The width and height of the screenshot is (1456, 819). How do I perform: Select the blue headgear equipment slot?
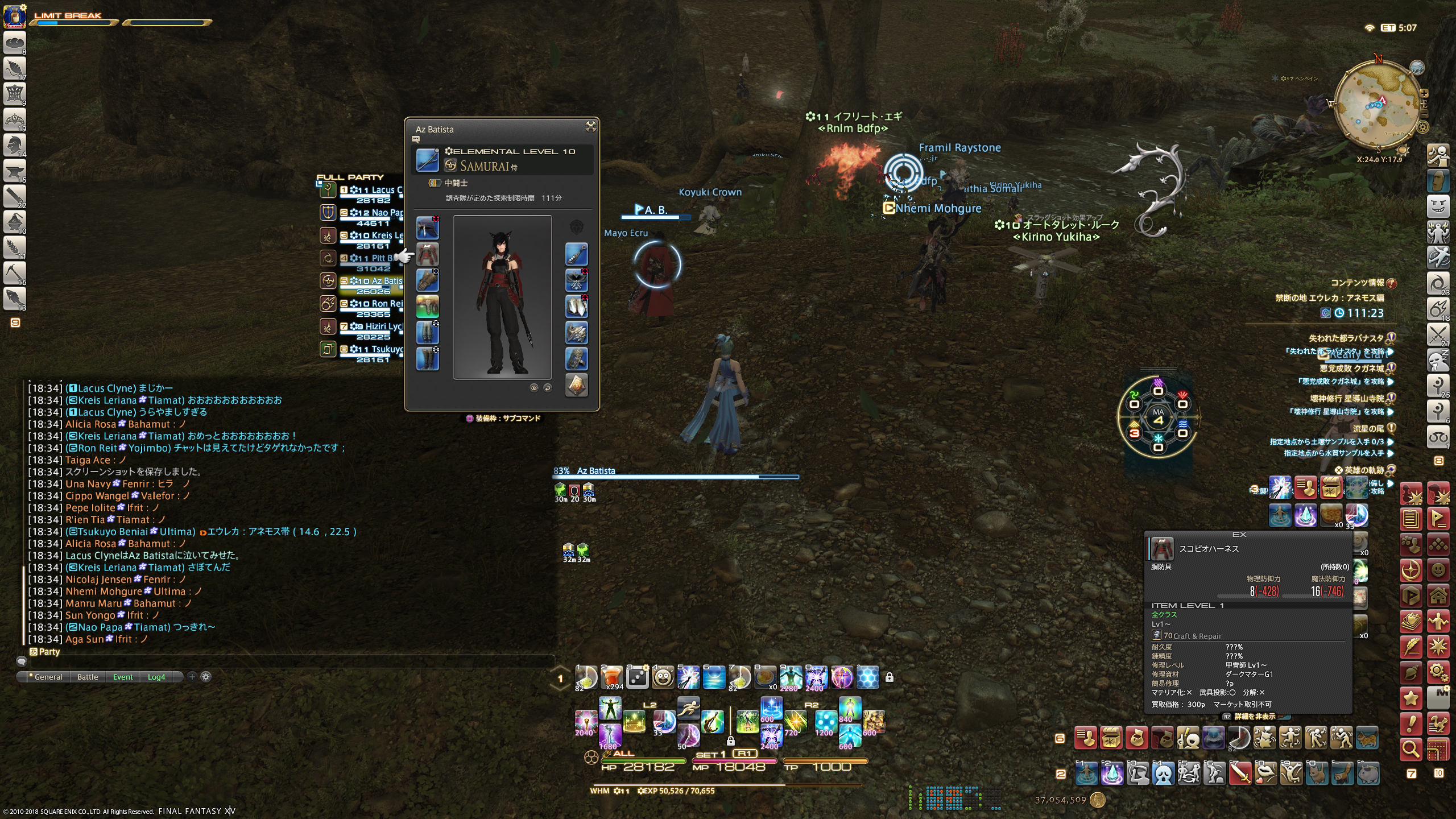click(427, 228)
